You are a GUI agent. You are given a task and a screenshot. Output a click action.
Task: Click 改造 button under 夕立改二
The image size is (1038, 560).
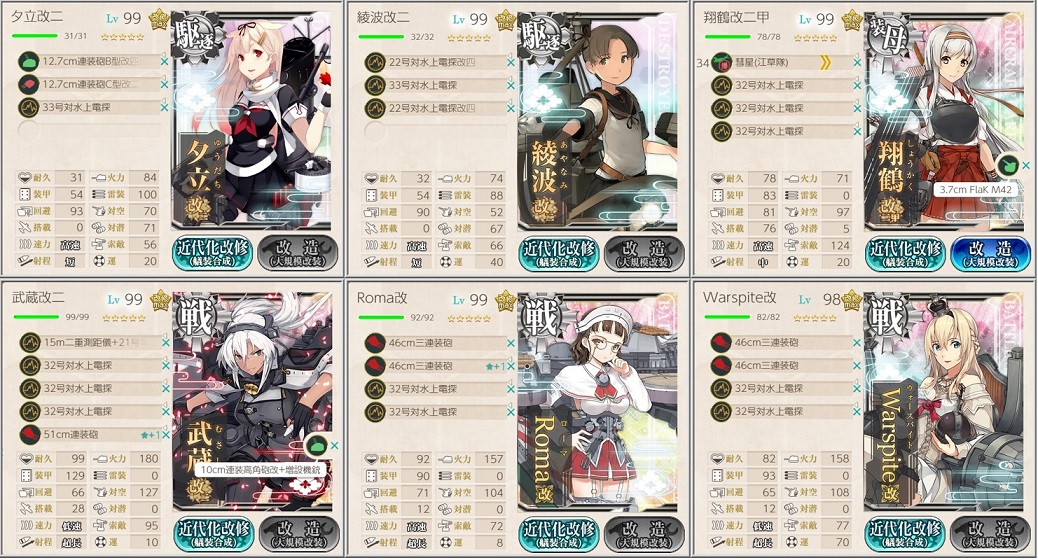pos(296,252)
